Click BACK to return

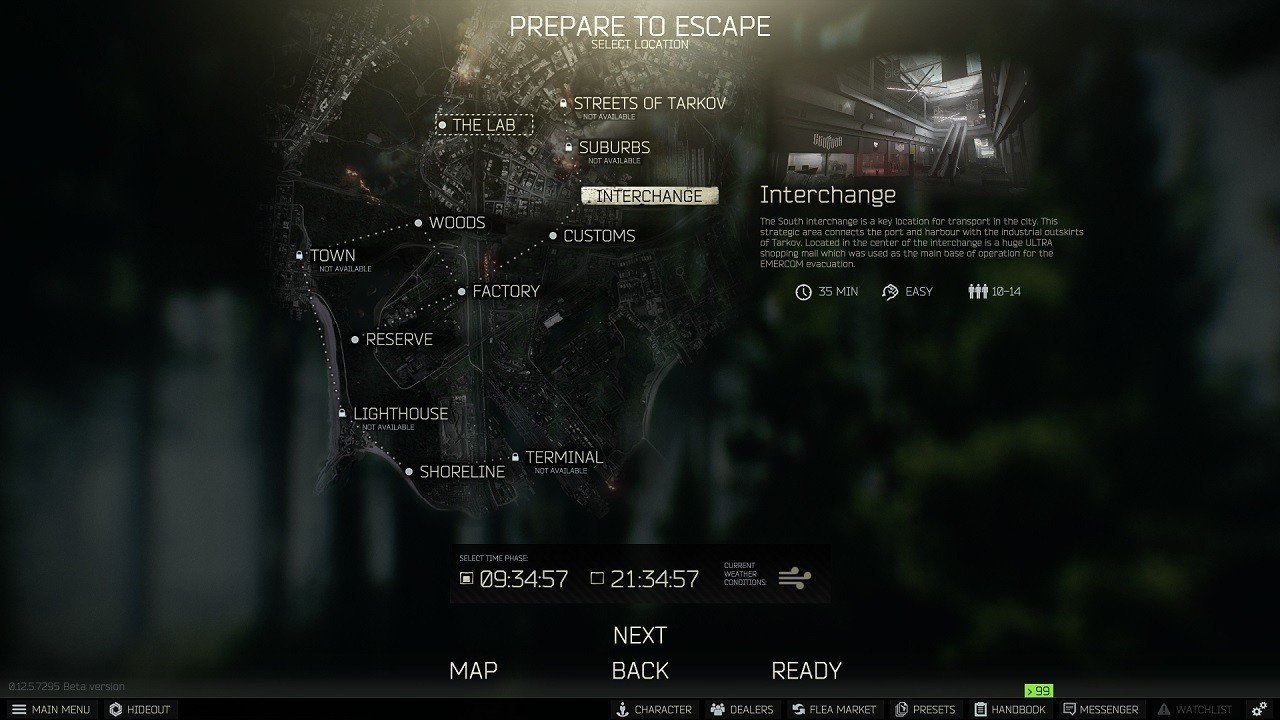641,670
